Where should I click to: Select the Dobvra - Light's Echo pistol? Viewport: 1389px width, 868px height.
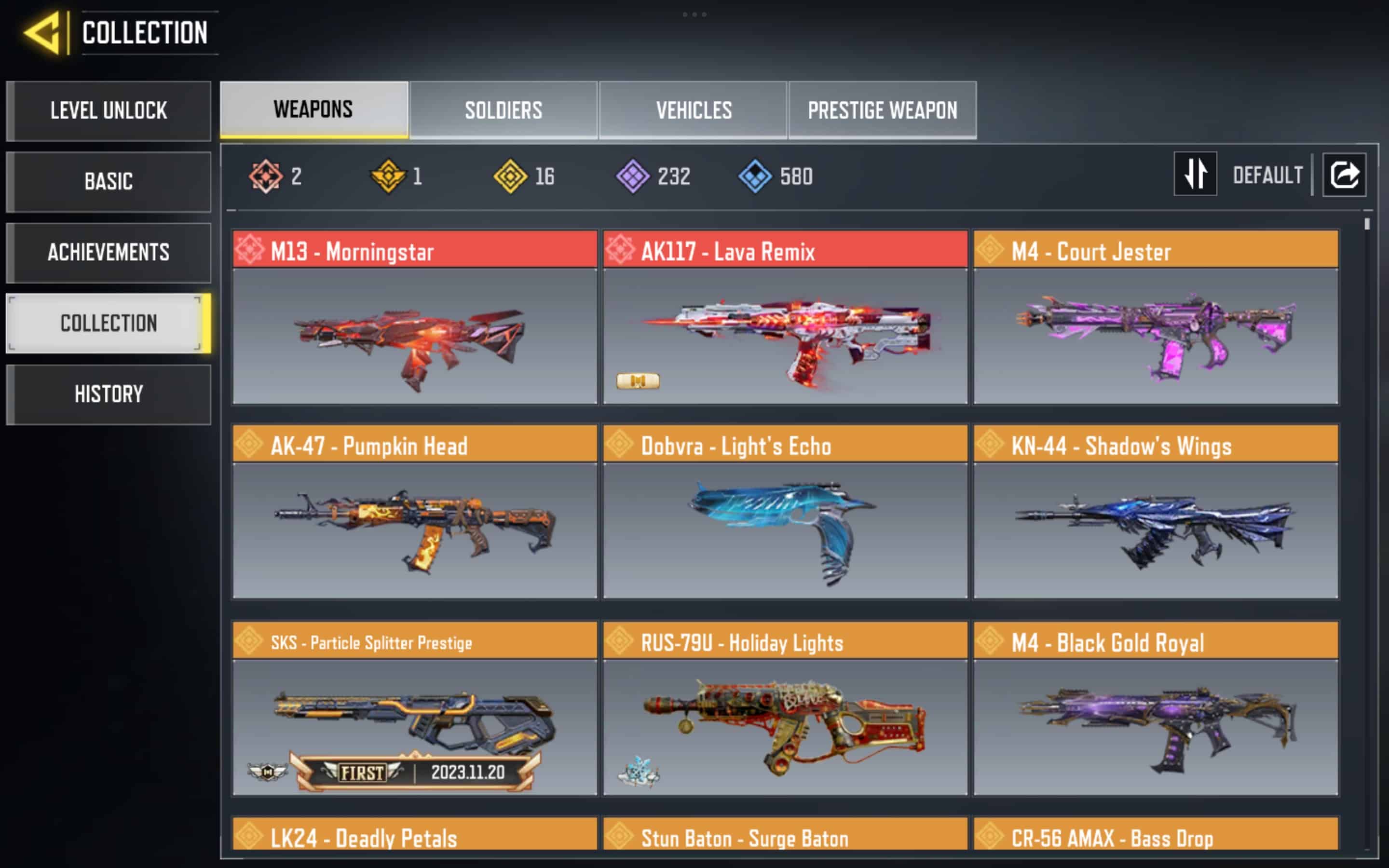click(785, 512)
